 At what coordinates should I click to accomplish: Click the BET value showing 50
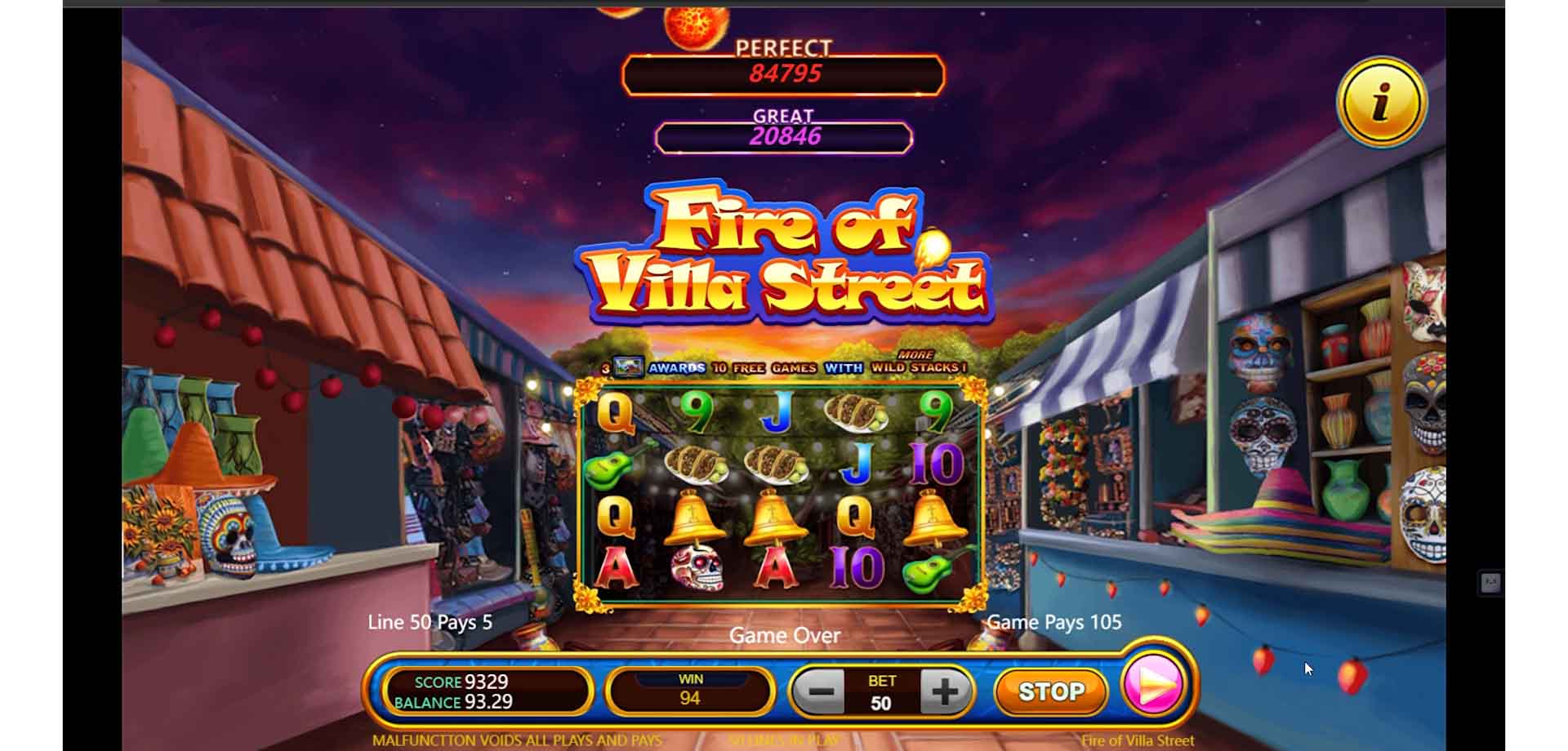coord(884,701)
